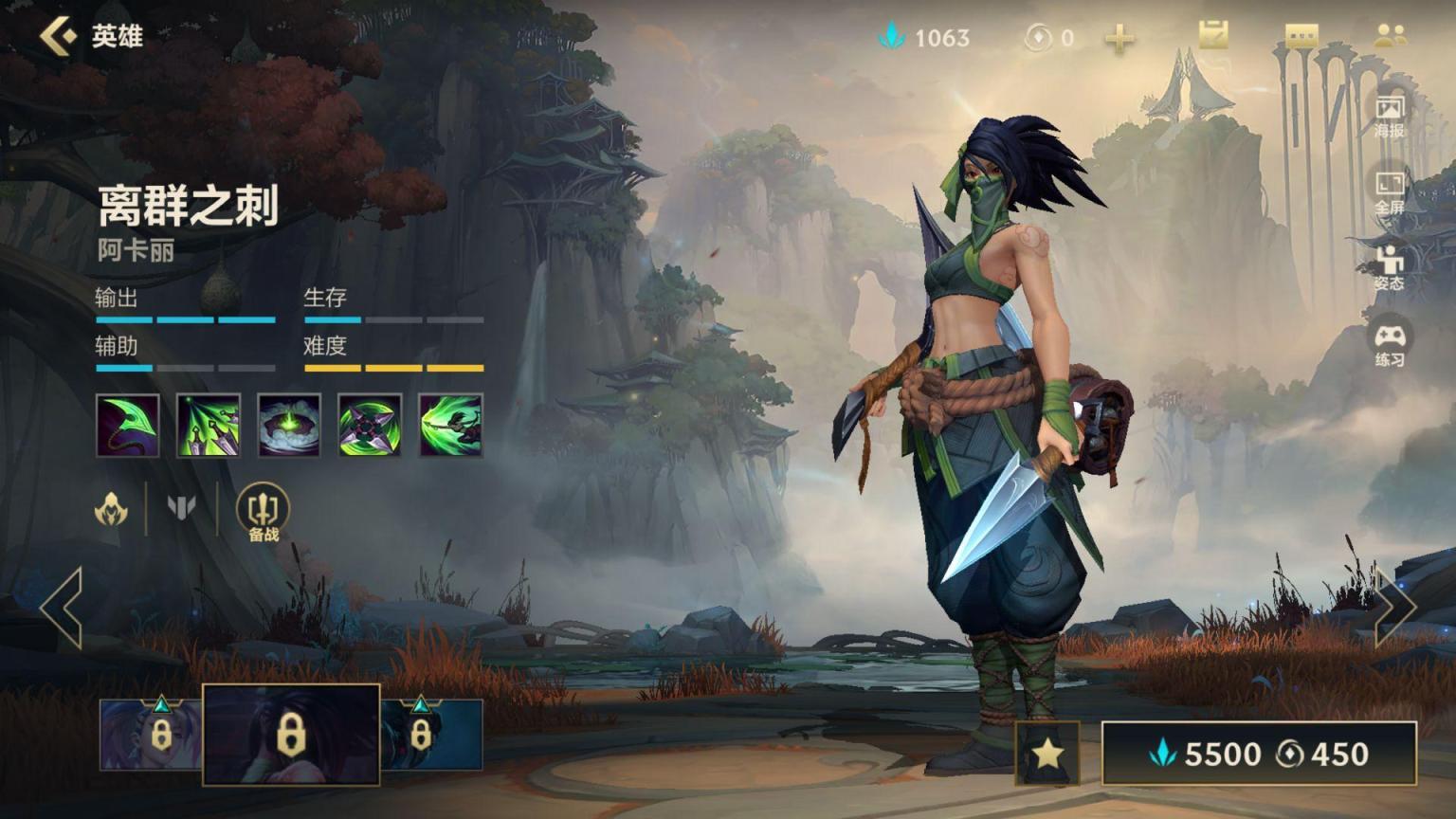Screen dimensions: 1456x819
Task: Open the 姿态 pose option
Action: tap(1390, 268)
